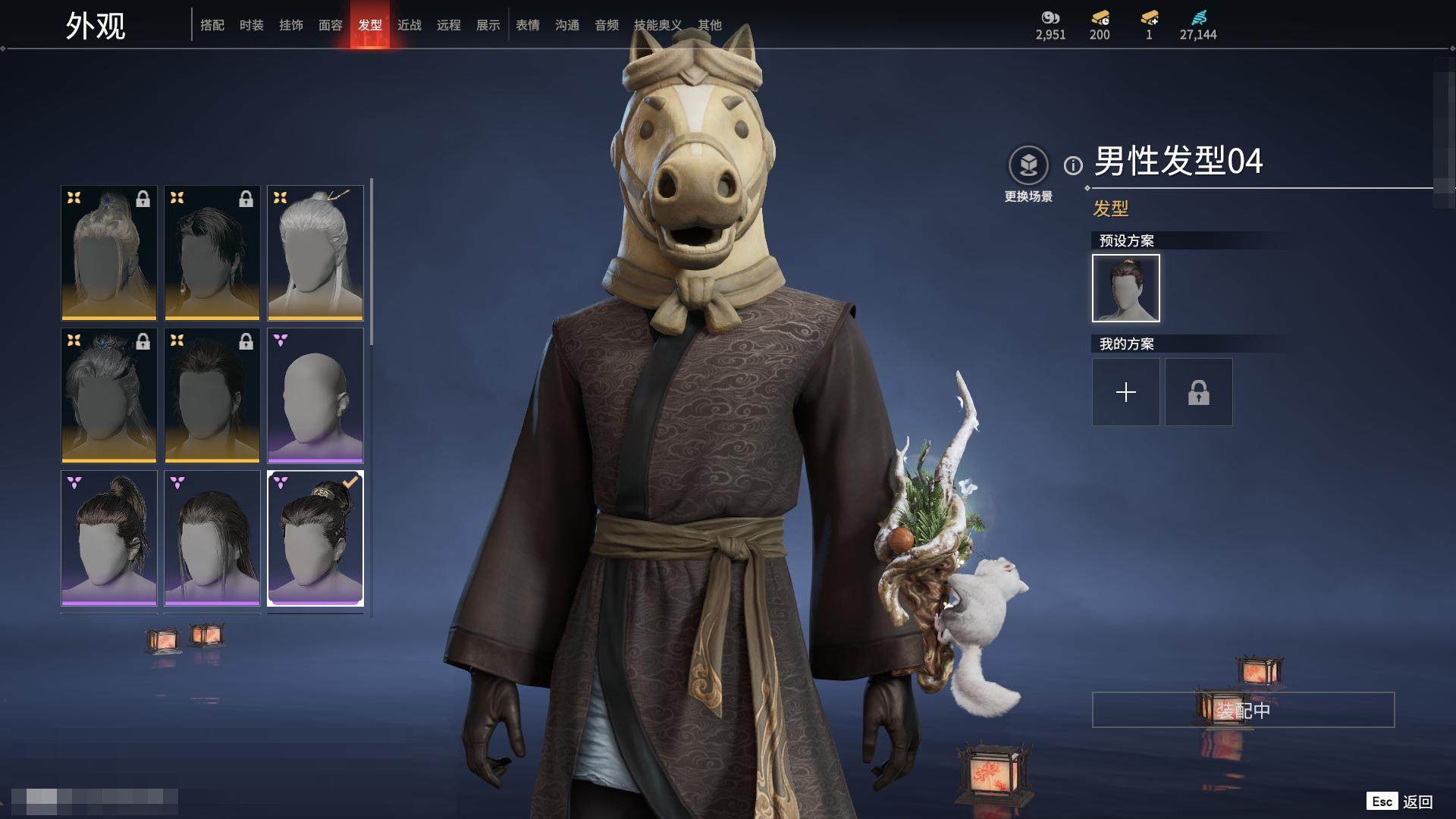Screen dimensions: 1456x819
Task: Select the 沟通 tab
Action: [567, 25]
